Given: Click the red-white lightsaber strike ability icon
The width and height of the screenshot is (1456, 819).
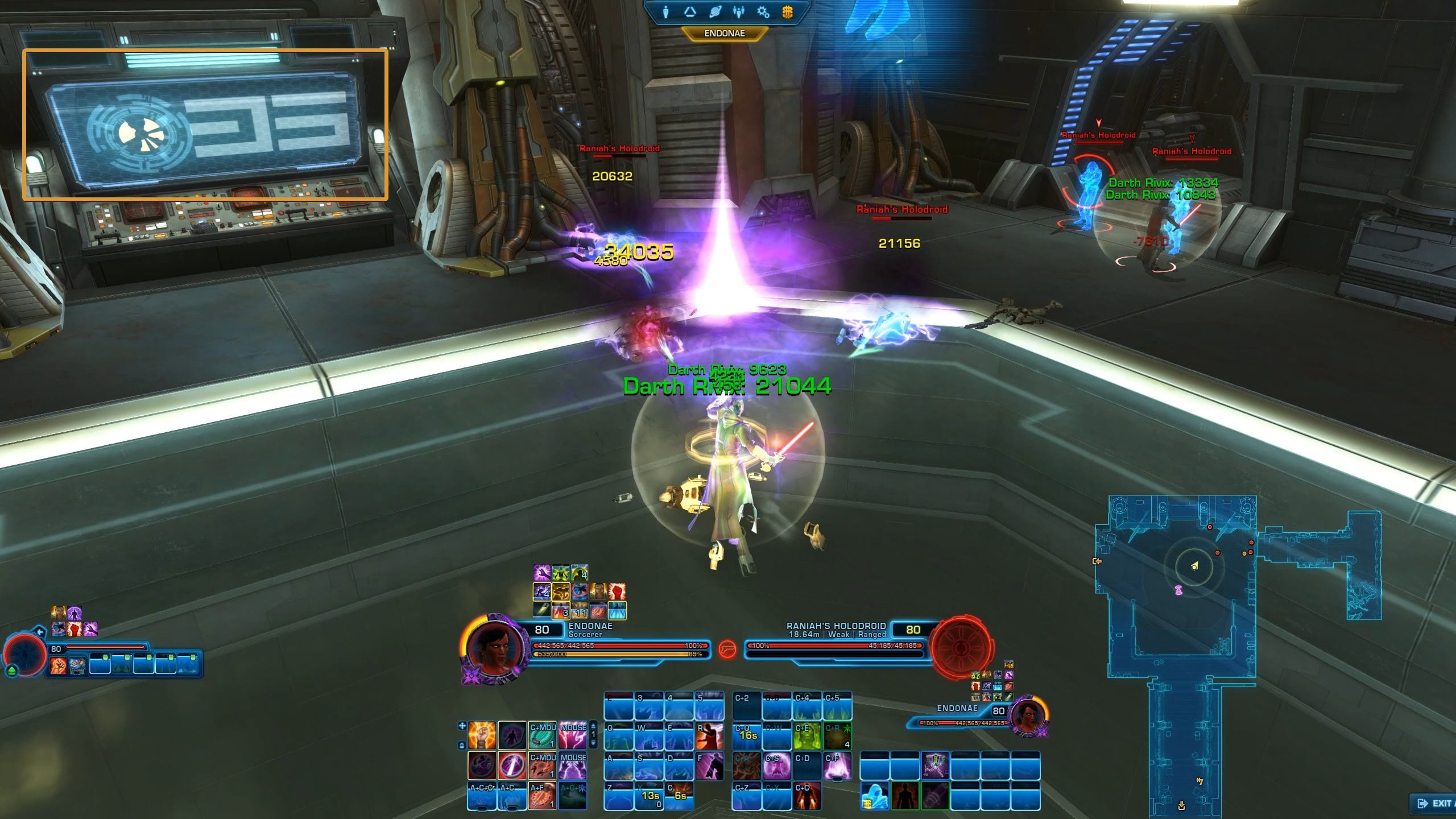Looking at the screenshot, I should (x=512, y=766).
